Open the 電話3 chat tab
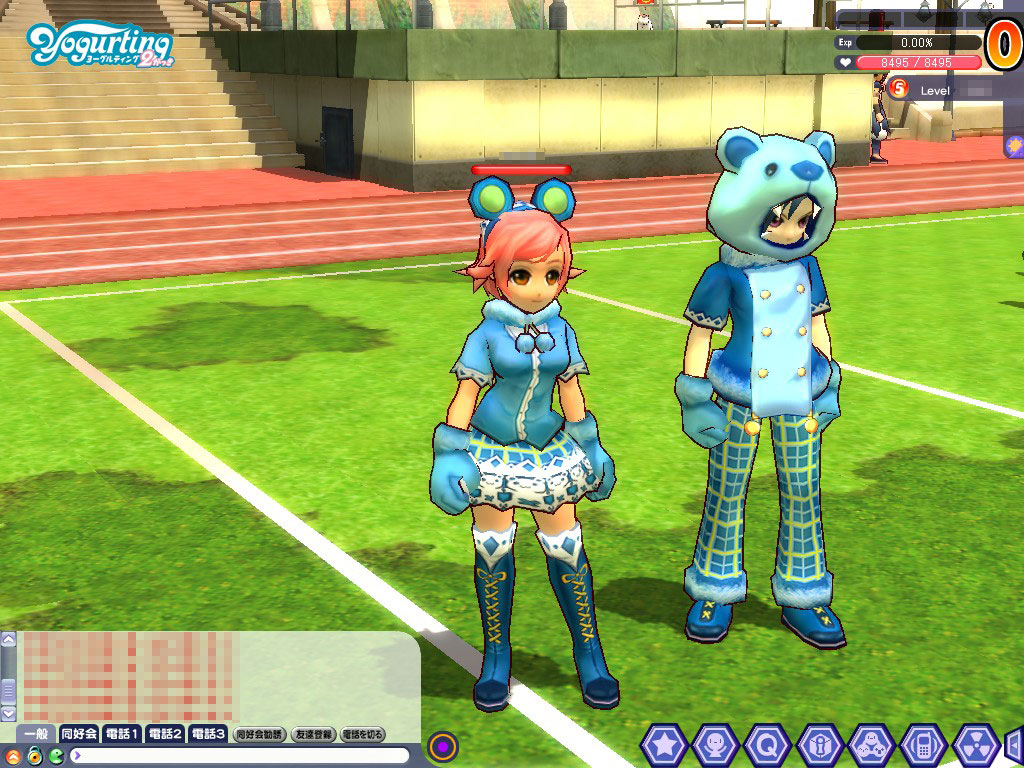This screenshot has width=1024, height=768. click(207, 734)
